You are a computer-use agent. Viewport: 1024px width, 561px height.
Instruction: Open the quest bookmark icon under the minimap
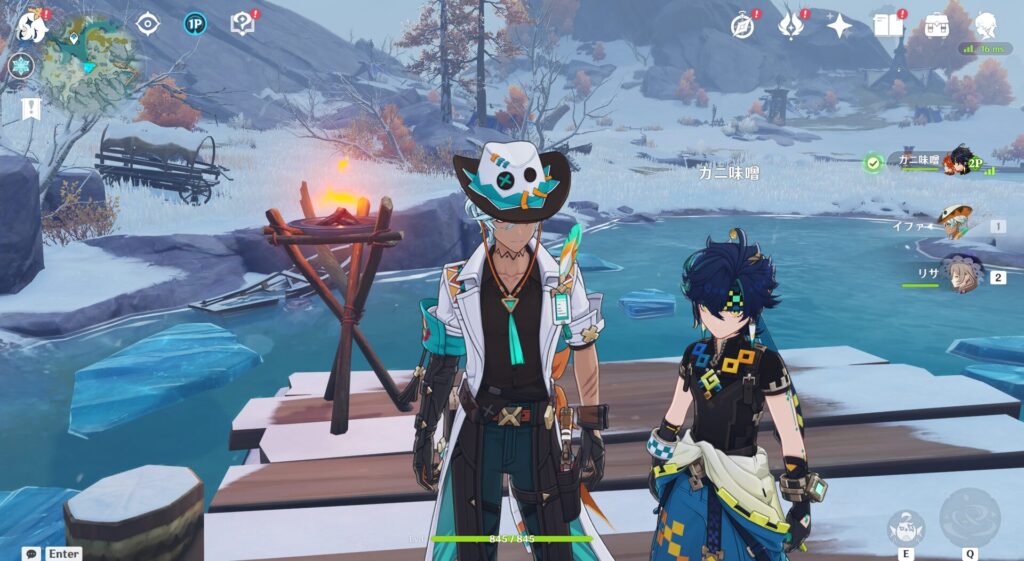[31, 108]
